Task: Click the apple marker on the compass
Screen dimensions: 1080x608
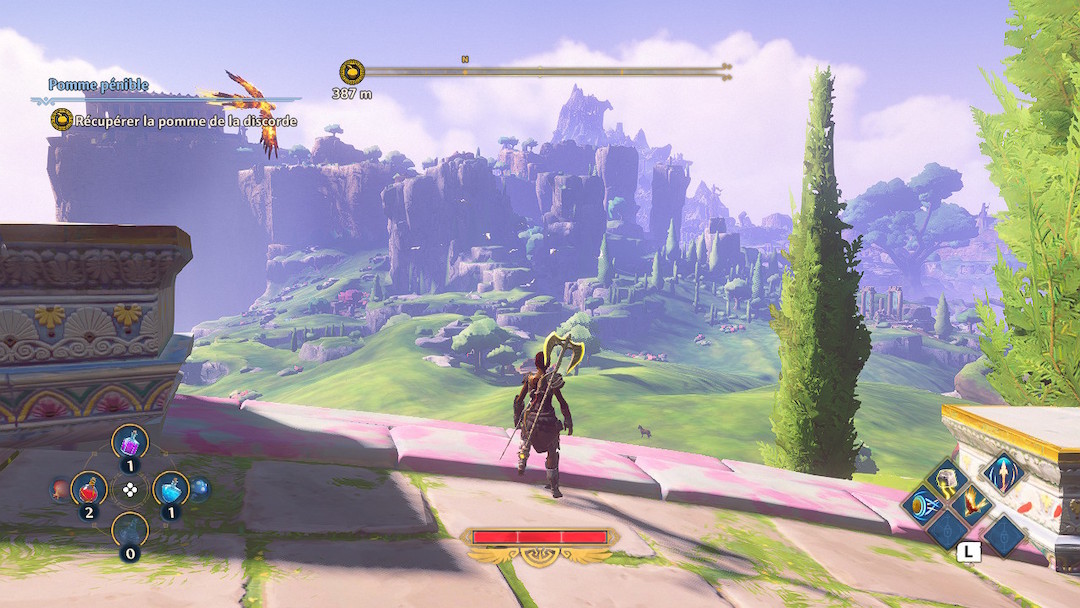Action: 352,72
